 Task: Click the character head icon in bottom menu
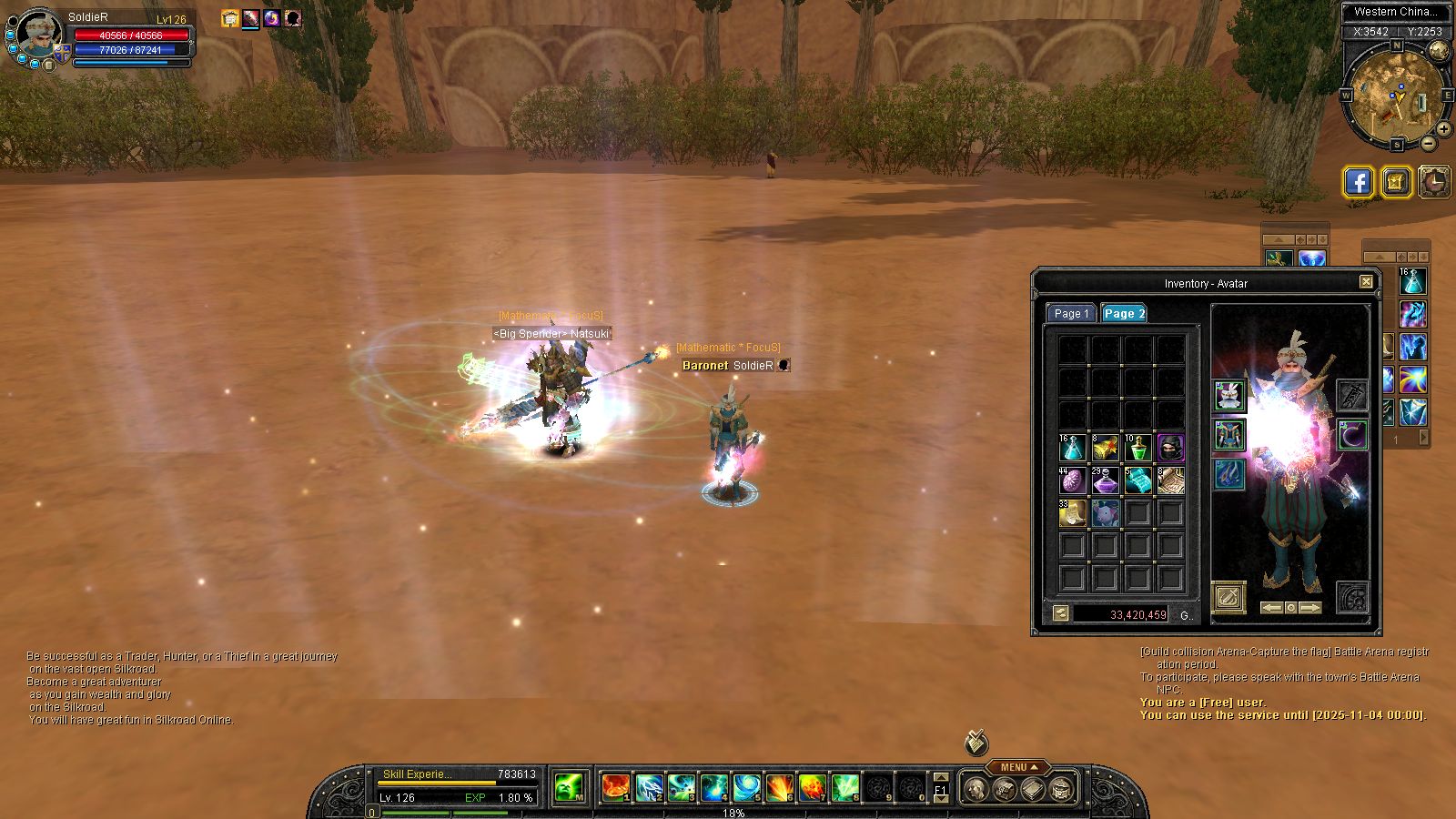tap(976, 788)
